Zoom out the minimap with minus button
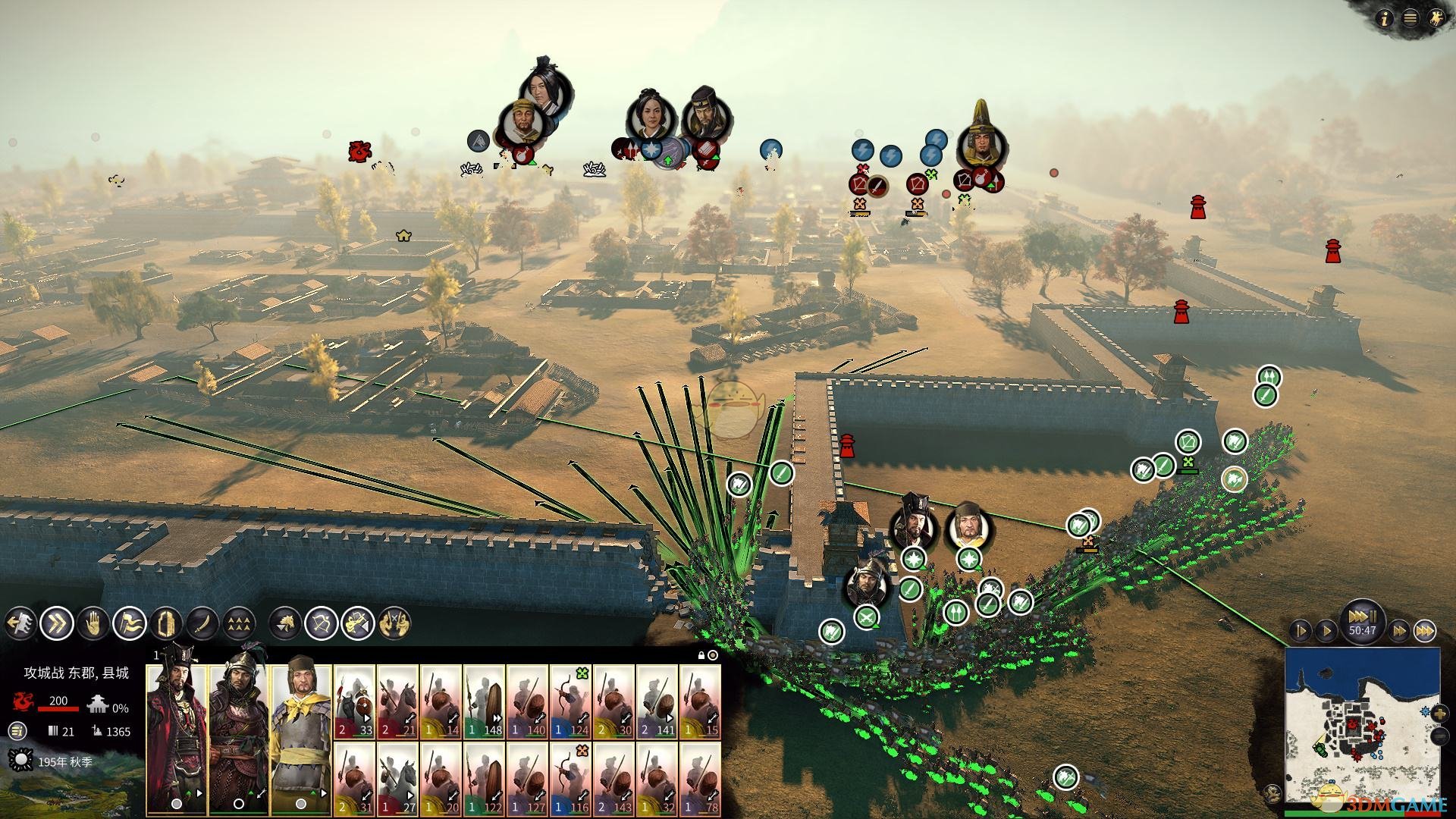Screen dimensions: 1456x819 click(x=1440, y=736)
